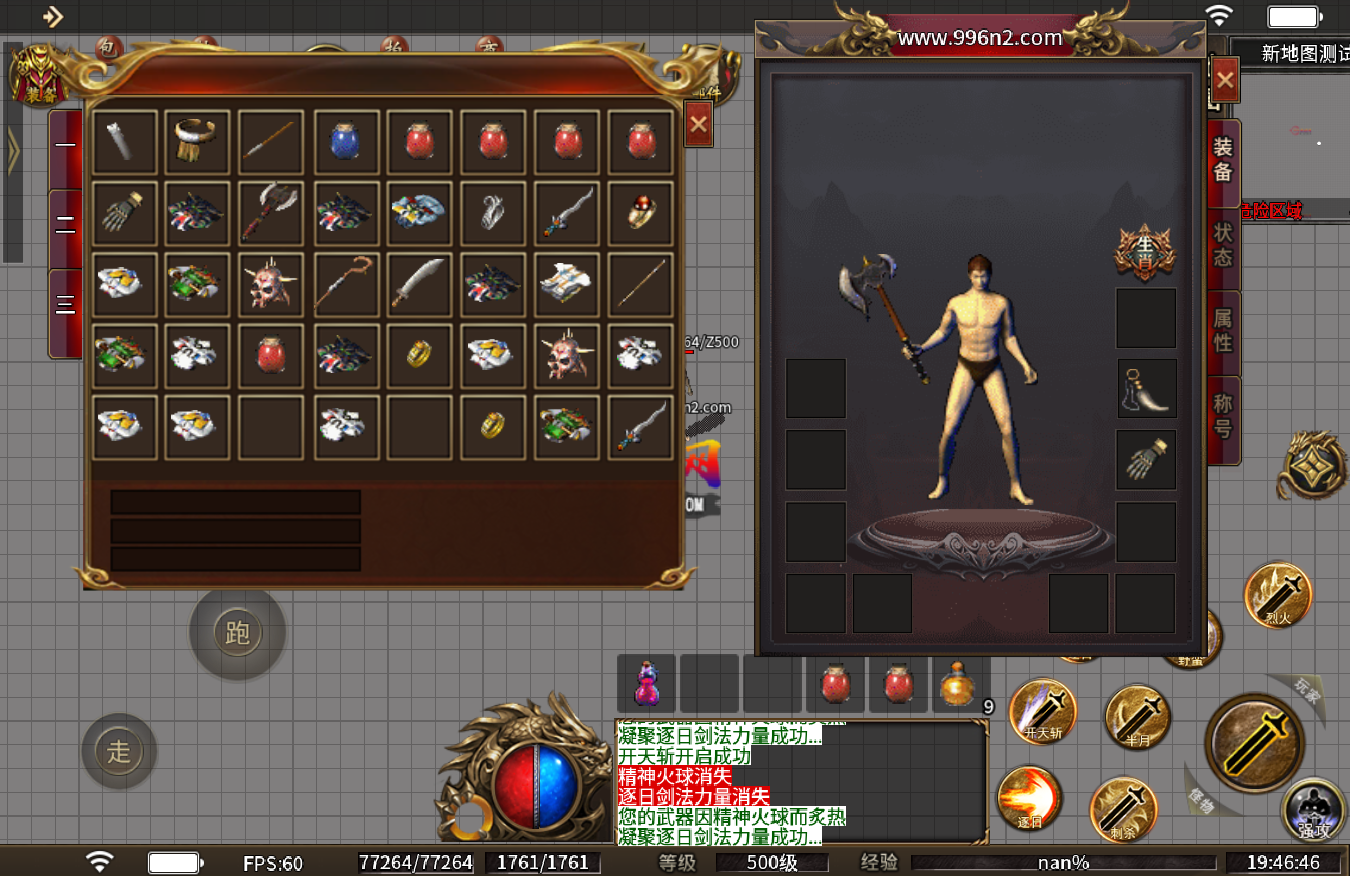Screen dimensions: 1350x876
Task: Choose the hooked wooden staff item
Action: (346, 284)
